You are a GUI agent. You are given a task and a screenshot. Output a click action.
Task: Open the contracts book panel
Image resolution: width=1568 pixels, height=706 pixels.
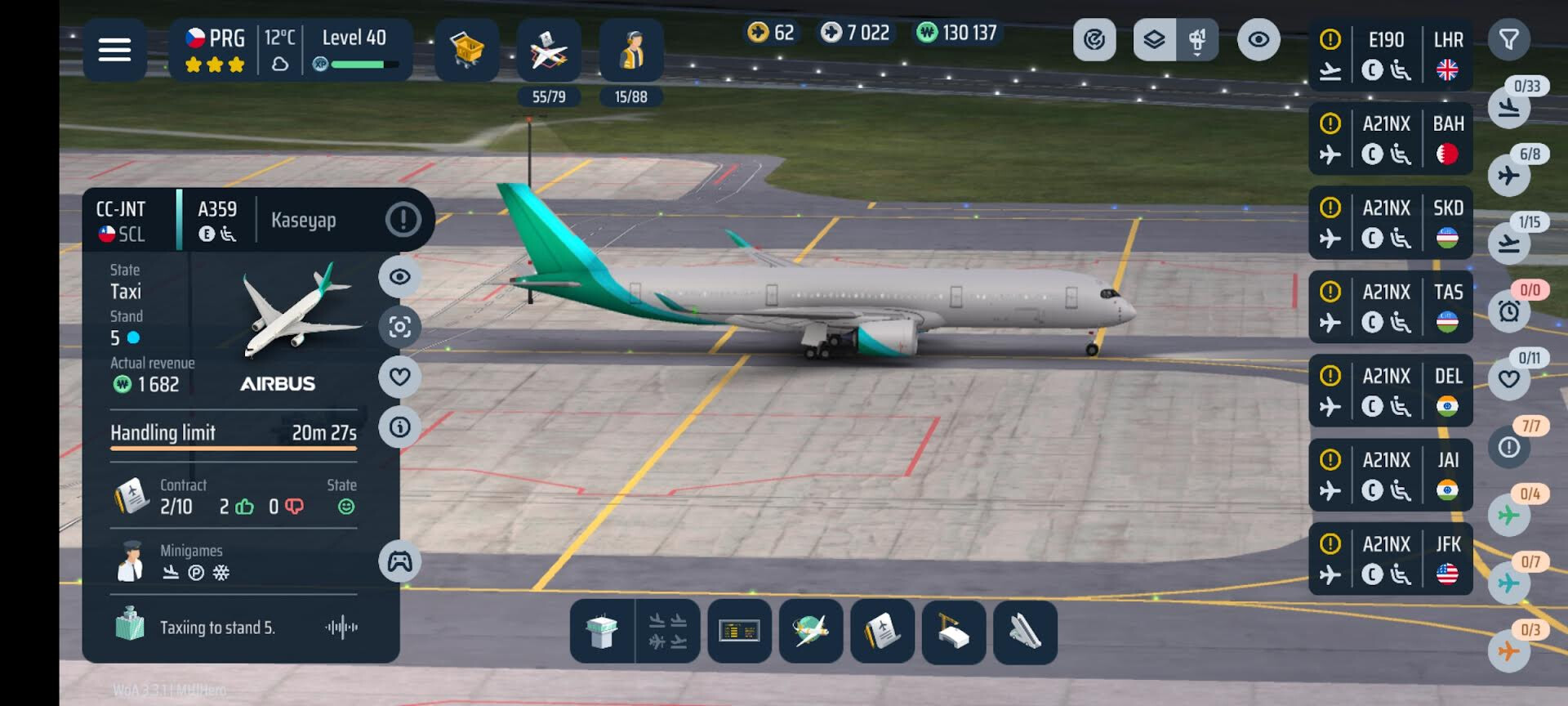coord(882,632)
